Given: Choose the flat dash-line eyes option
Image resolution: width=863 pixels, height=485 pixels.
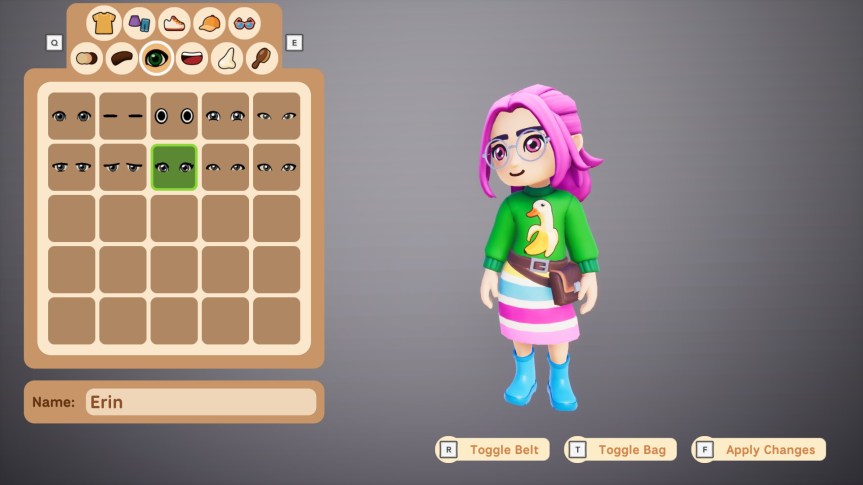Looking at the screenshot, I should [x=123, y=116].
